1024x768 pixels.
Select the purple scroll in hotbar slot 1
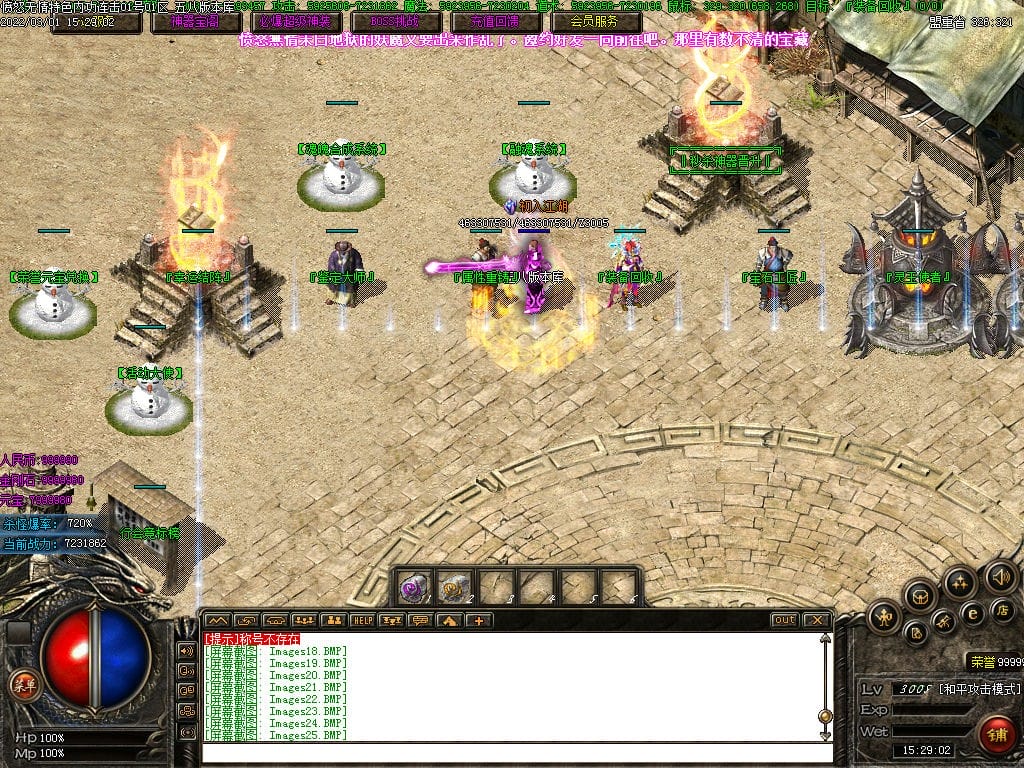(414, 587)
